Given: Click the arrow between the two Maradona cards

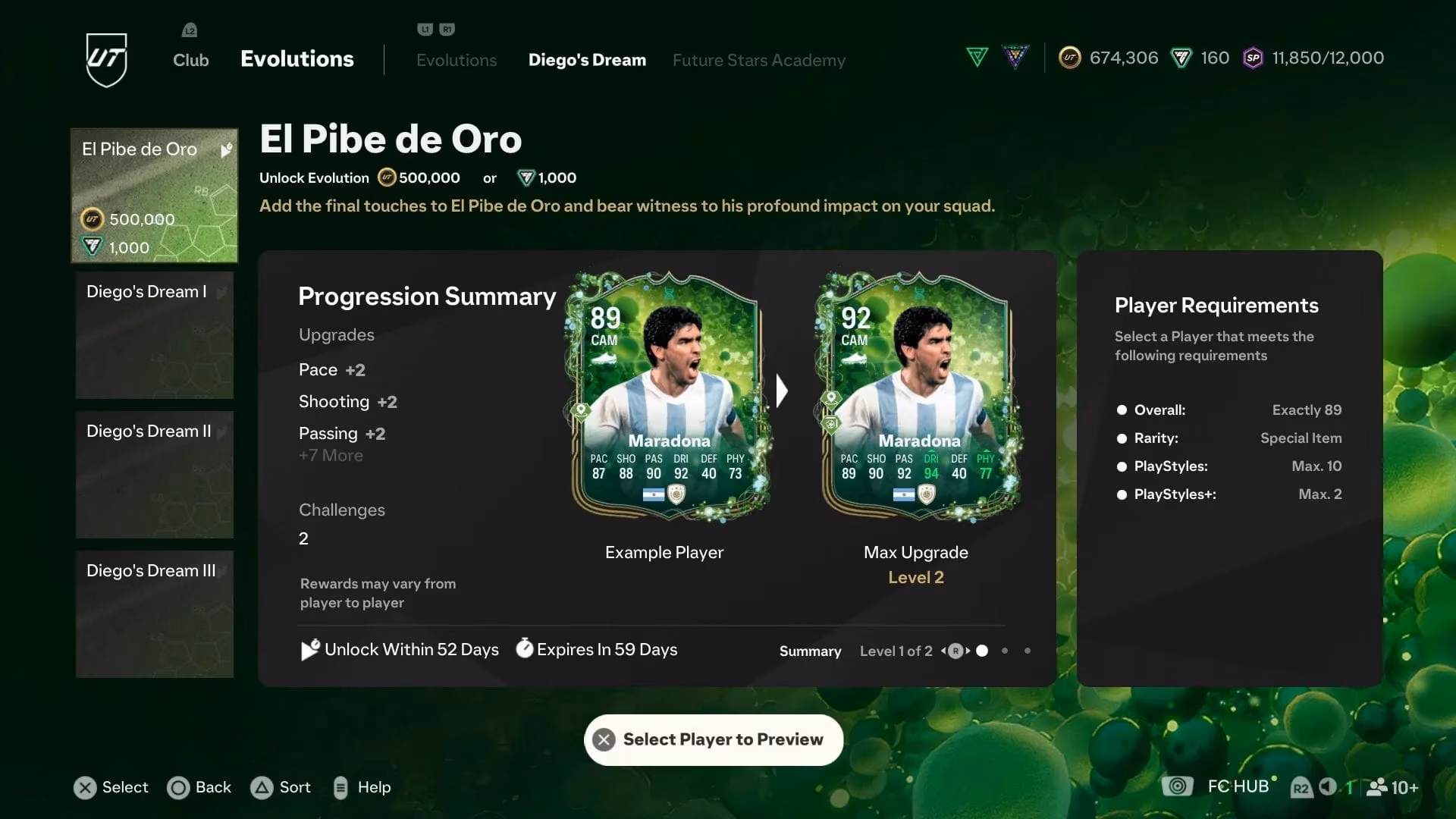Looking at the screenshot, I should tap(782, 391).
